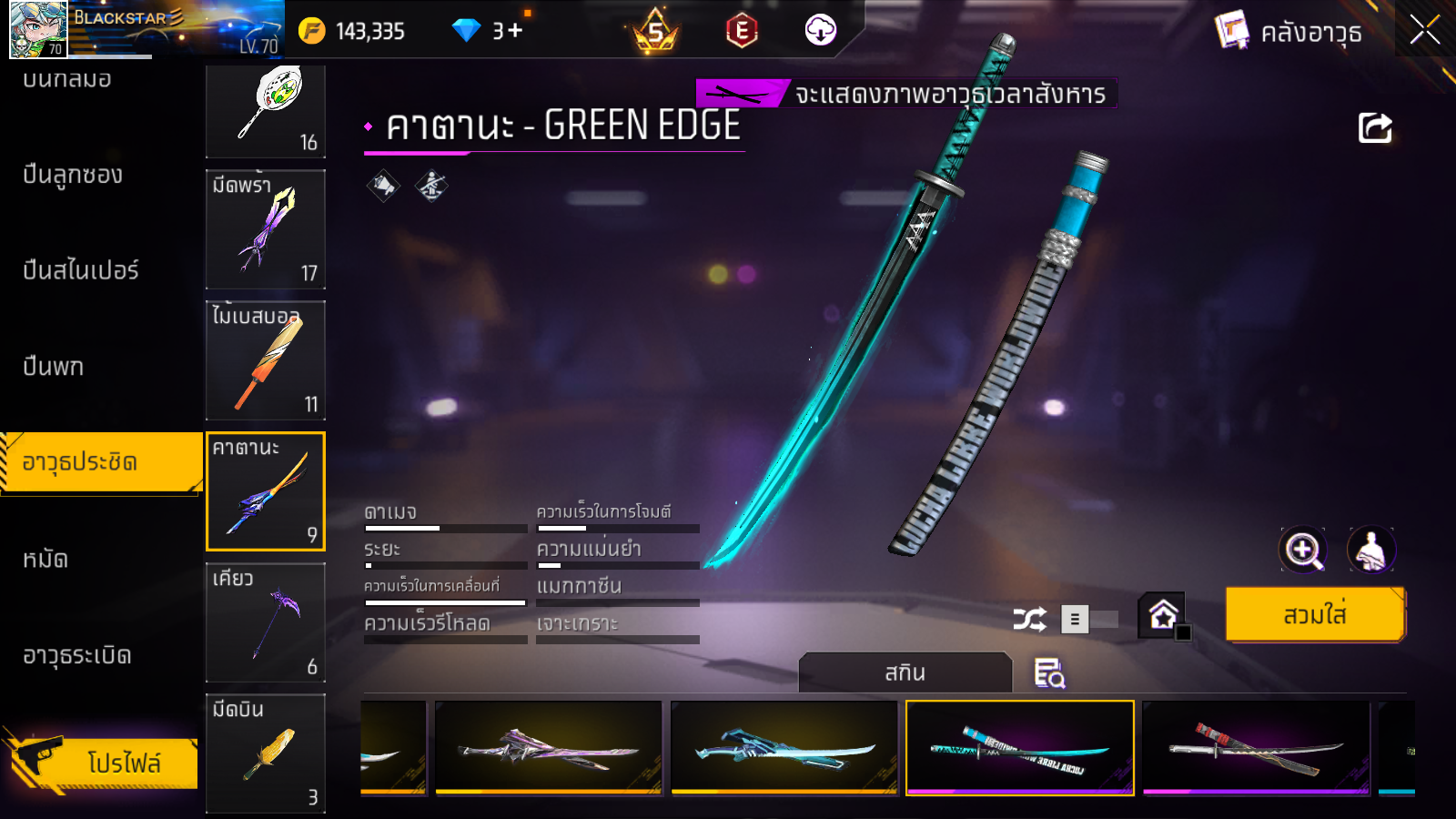Choose the ปืนสไนเปอร์ sniper category
This screenshot has height=819, width=1456.
(x=81, y=270)
